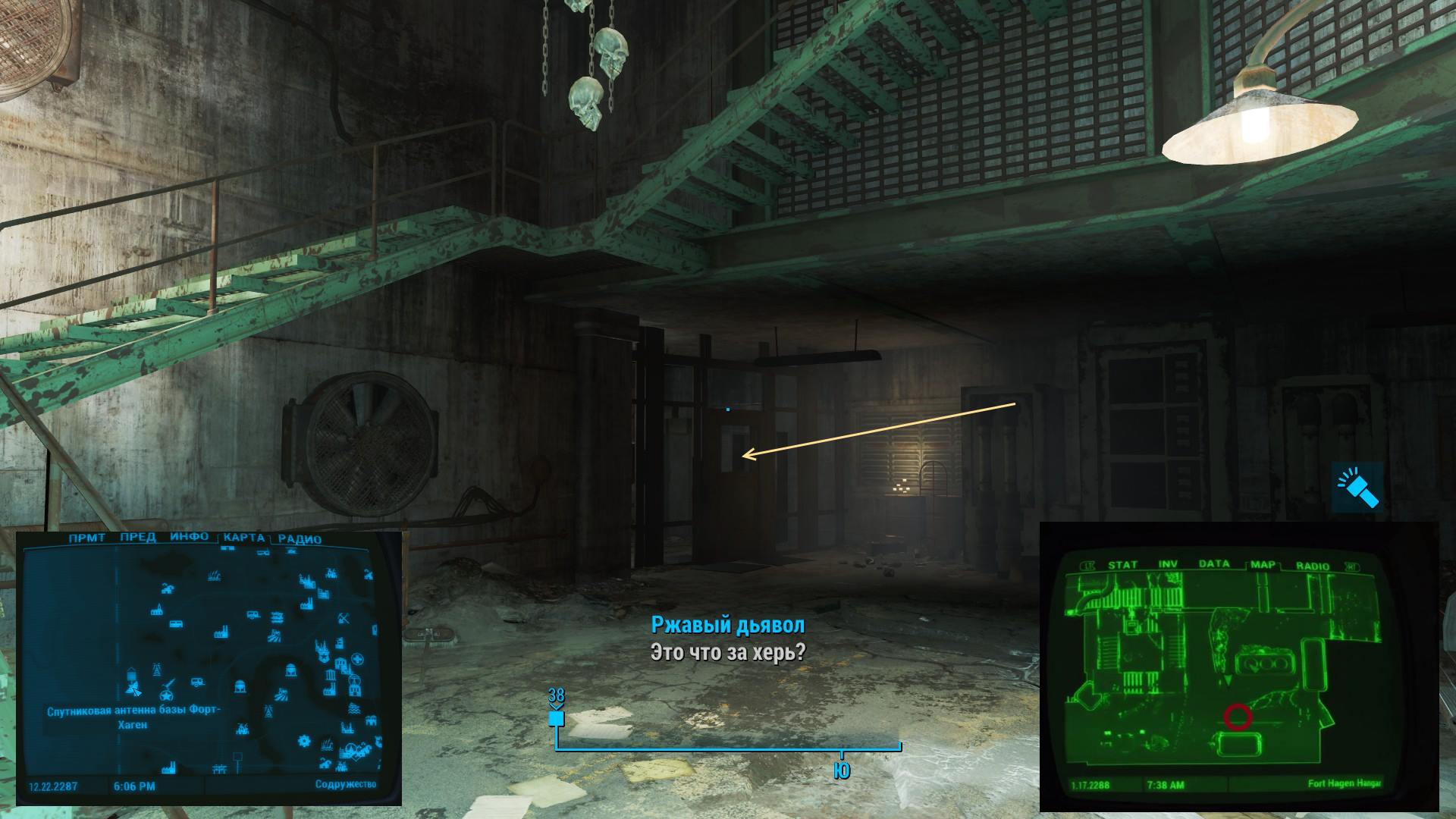Select the DATA tab
The height and width of the screenshot is (819, 1456).
(1213, 565)
